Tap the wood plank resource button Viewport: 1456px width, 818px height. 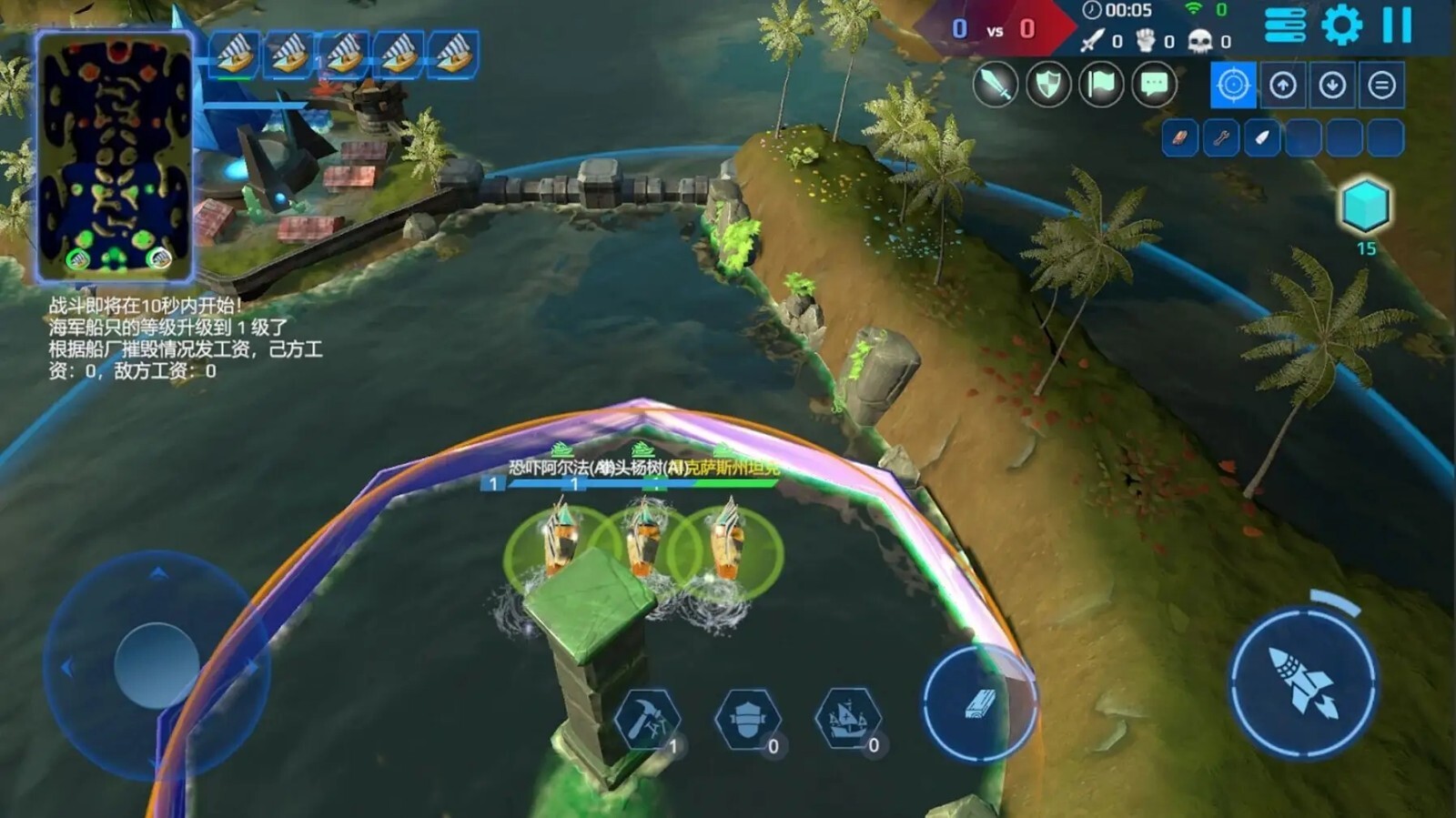978,701
